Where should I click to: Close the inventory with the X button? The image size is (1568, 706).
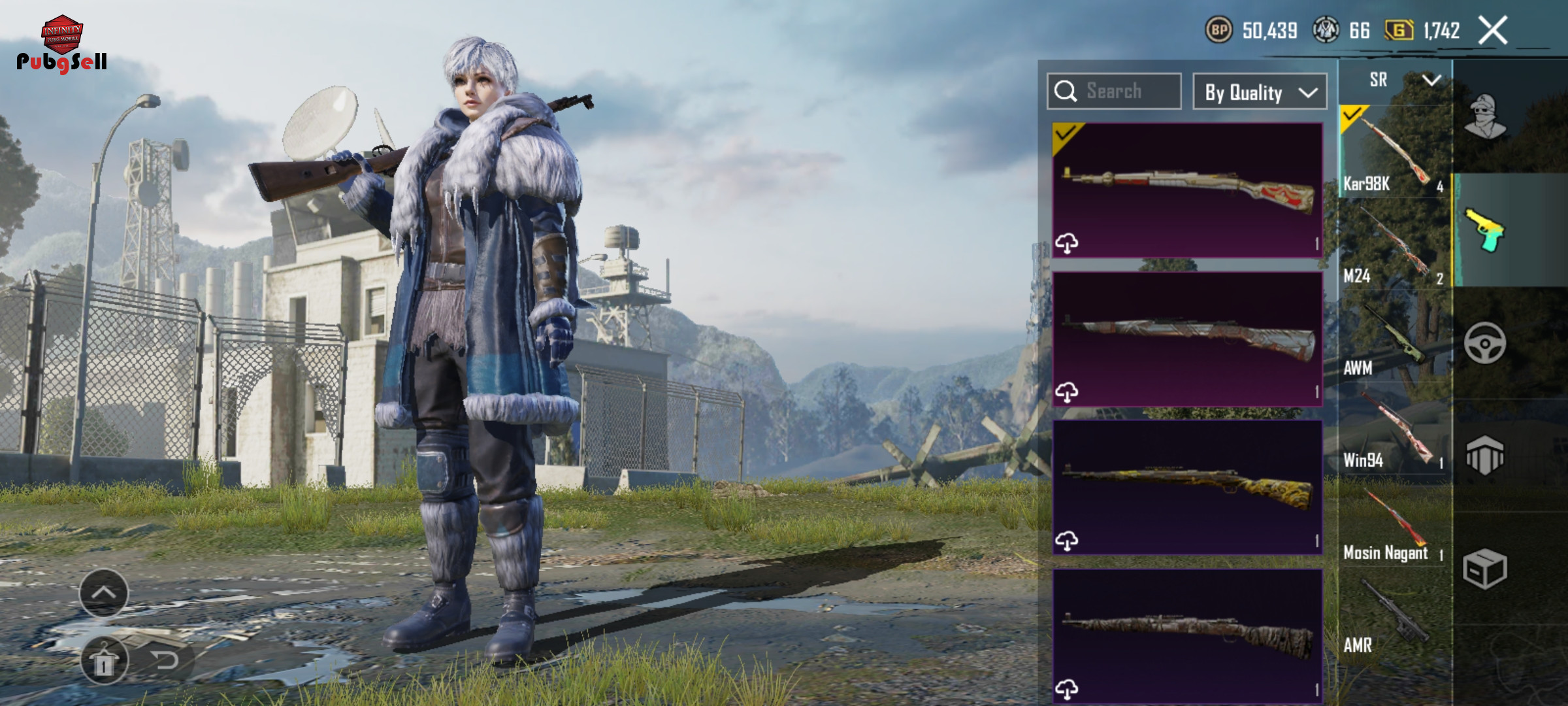pyautogui.click(x=1493, y=31)
